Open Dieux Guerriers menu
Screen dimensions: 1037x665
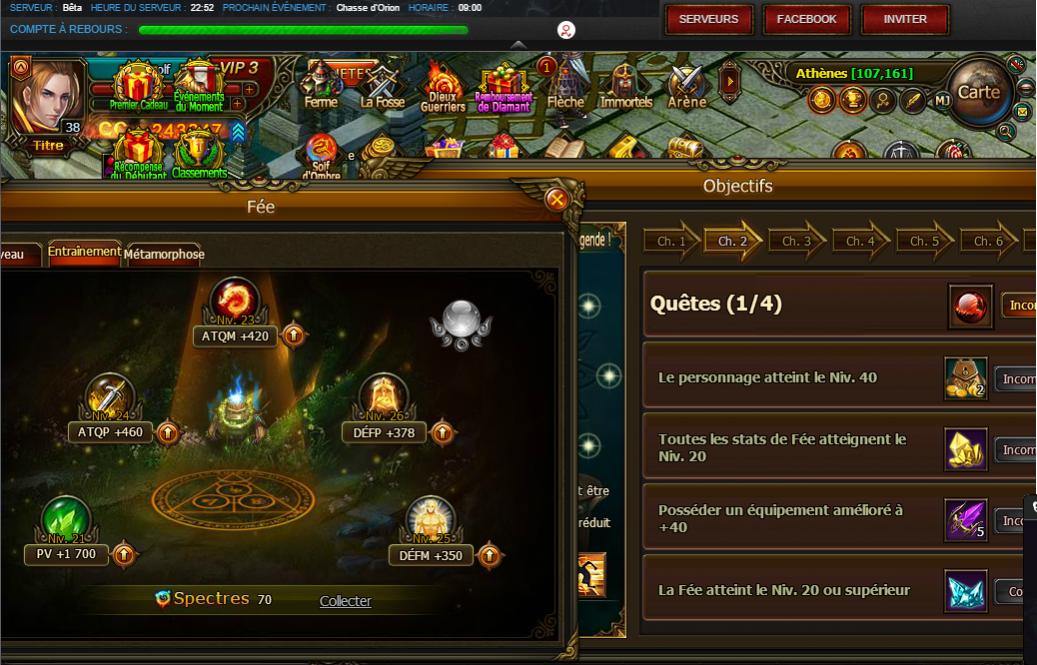click(x=443, y=88)
